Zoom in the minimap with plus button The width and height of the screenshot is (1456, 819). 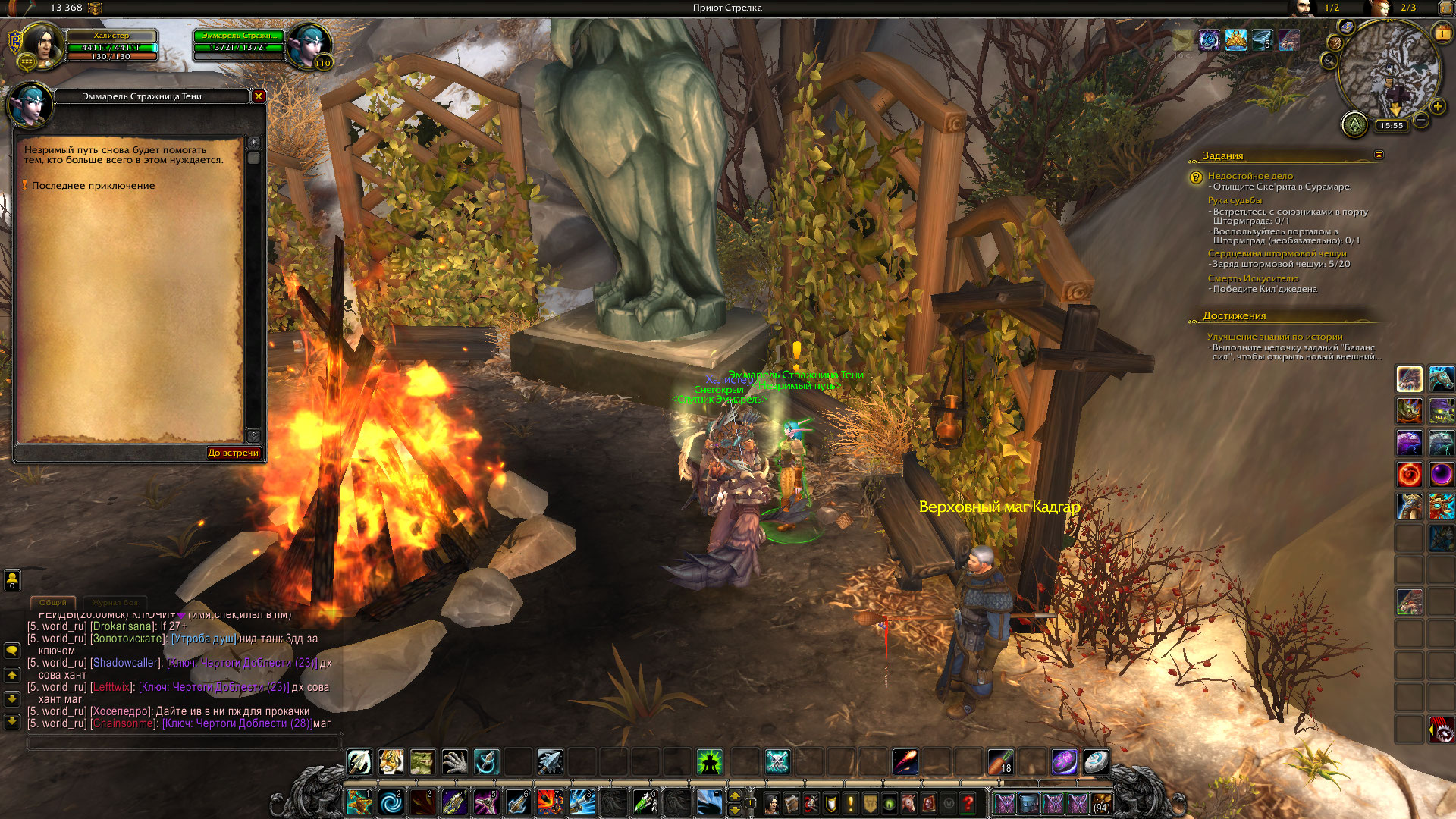pos(1438,107)
